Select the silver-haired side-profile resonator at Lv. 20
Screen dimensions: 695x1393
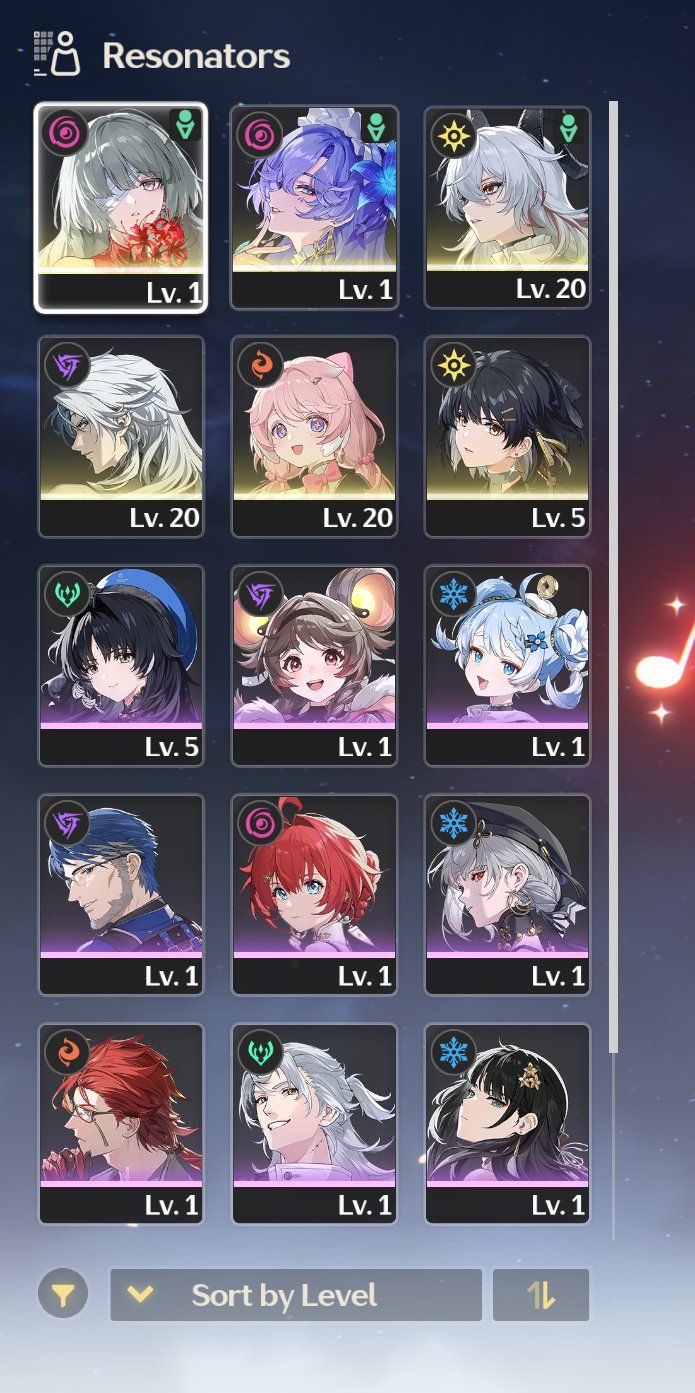(x=121, y=436)
